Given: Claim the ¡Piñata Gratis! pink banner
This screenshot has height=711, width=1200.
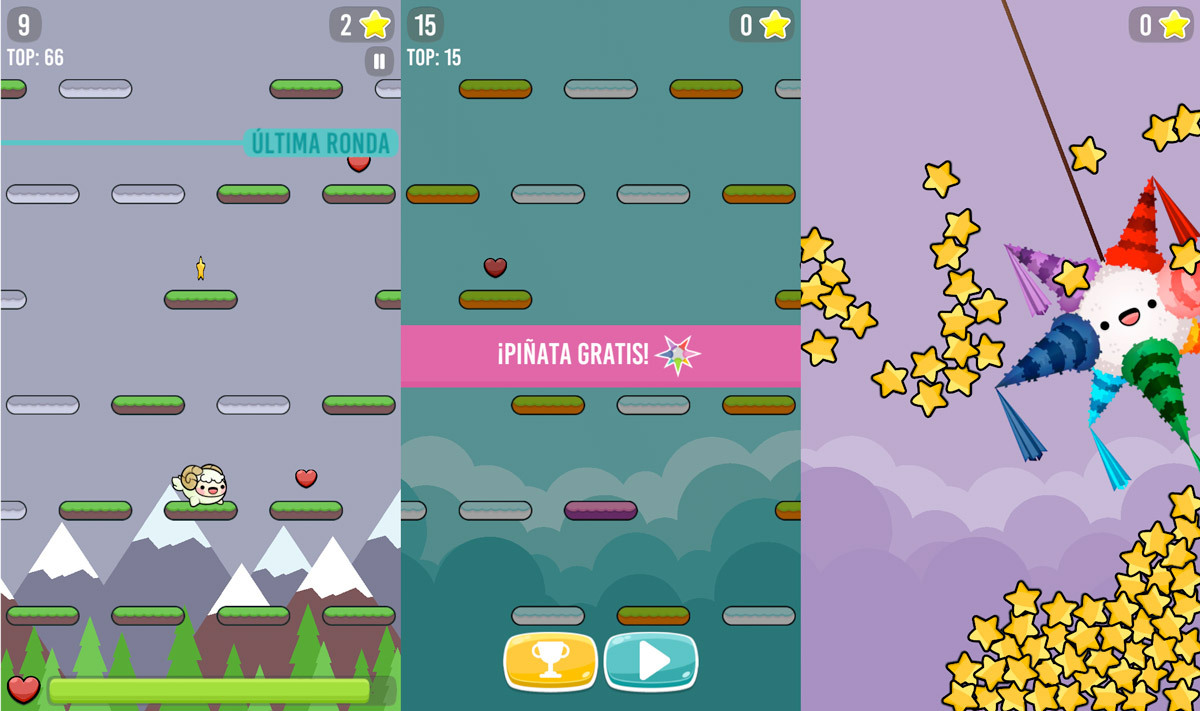Looking at the screenshot, I should point(600,355).
